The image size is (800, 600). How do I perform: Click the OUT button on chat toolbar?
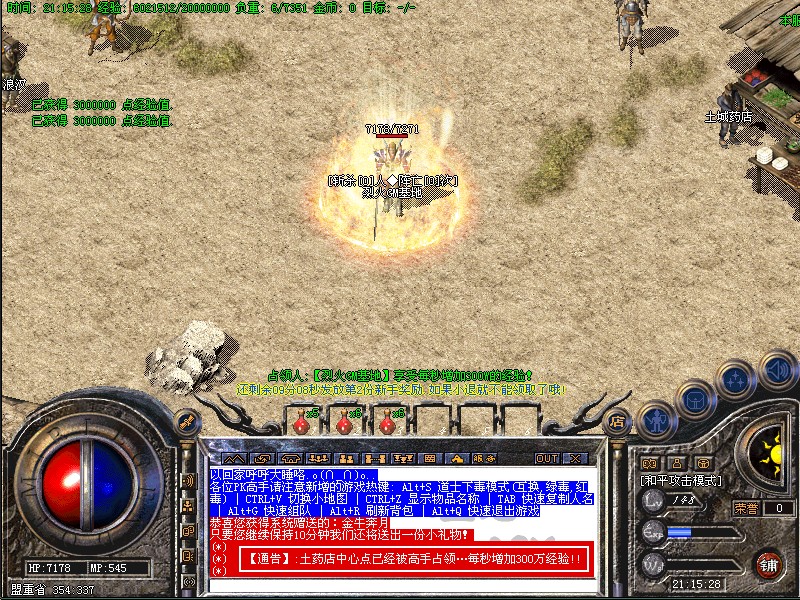[x=547, y=458]
